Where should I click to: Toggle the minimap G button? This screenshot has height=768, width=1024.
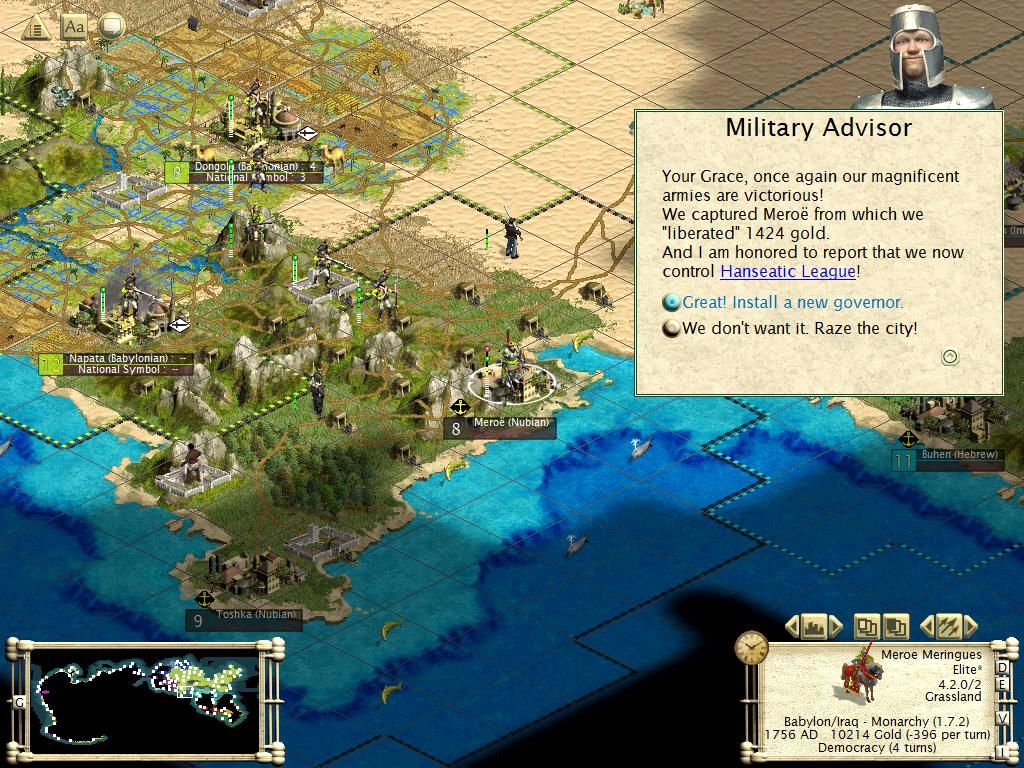click(18, 702)
